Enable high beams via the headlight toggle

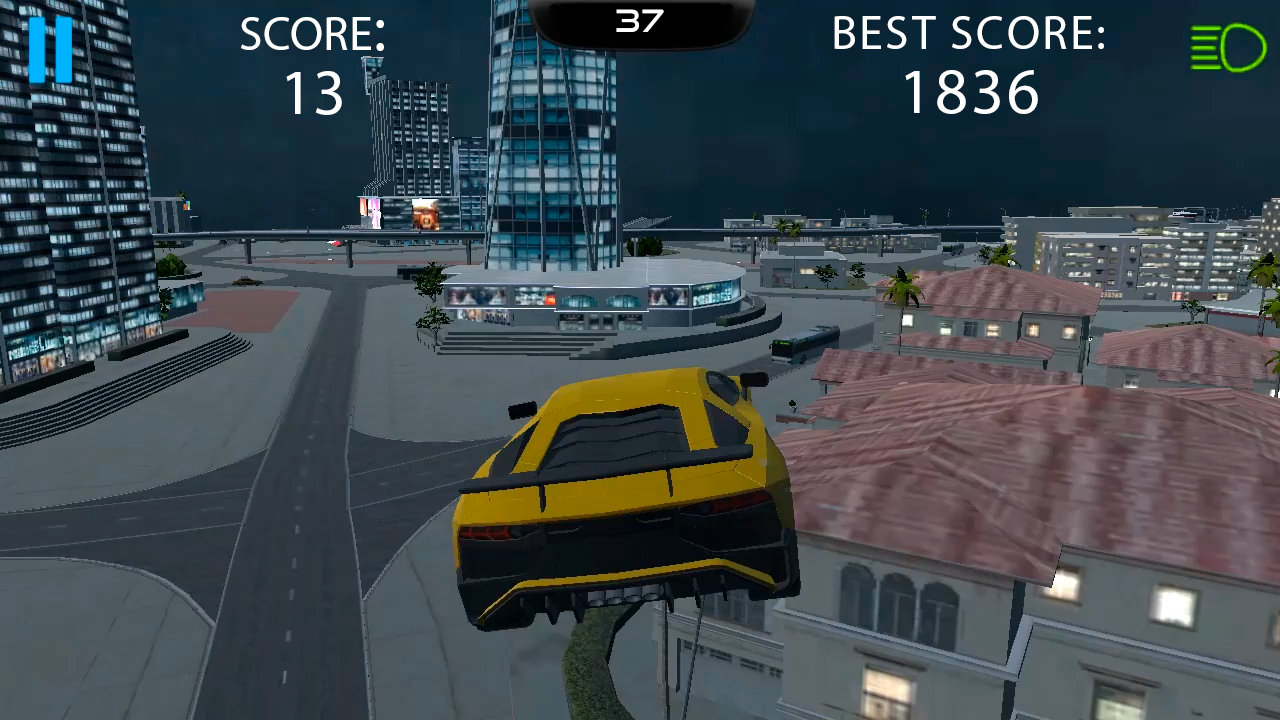click(x=1228, y=47)
